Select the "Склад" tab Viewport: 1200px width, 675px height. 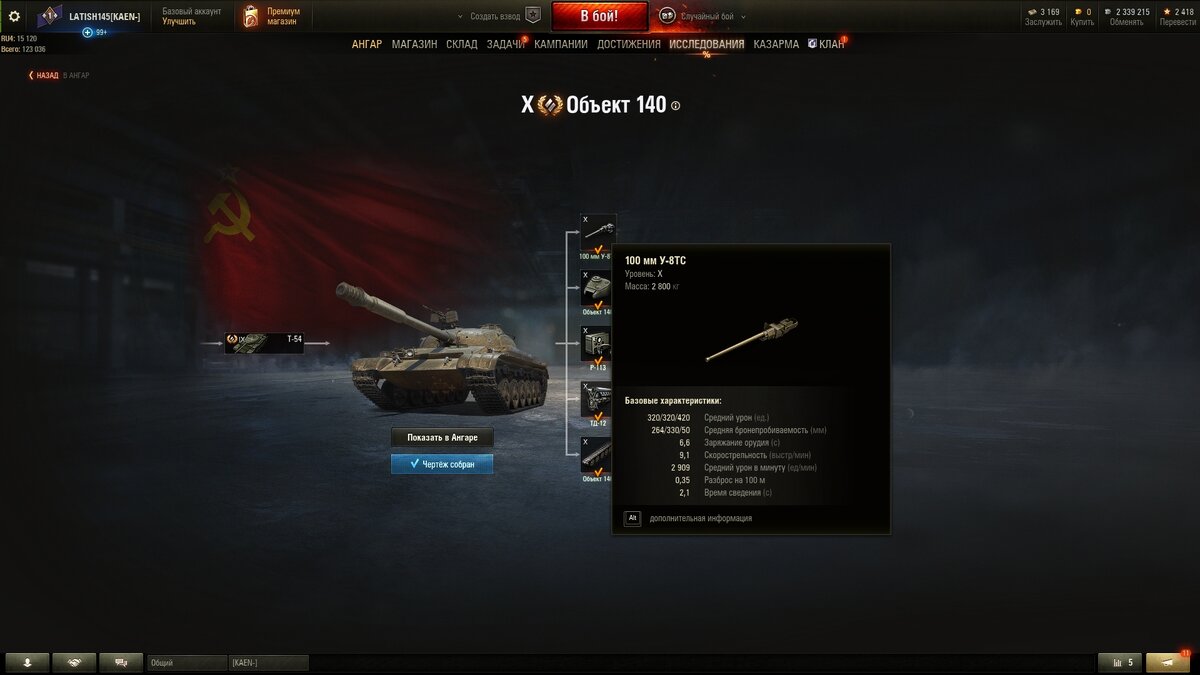(462, 44)
